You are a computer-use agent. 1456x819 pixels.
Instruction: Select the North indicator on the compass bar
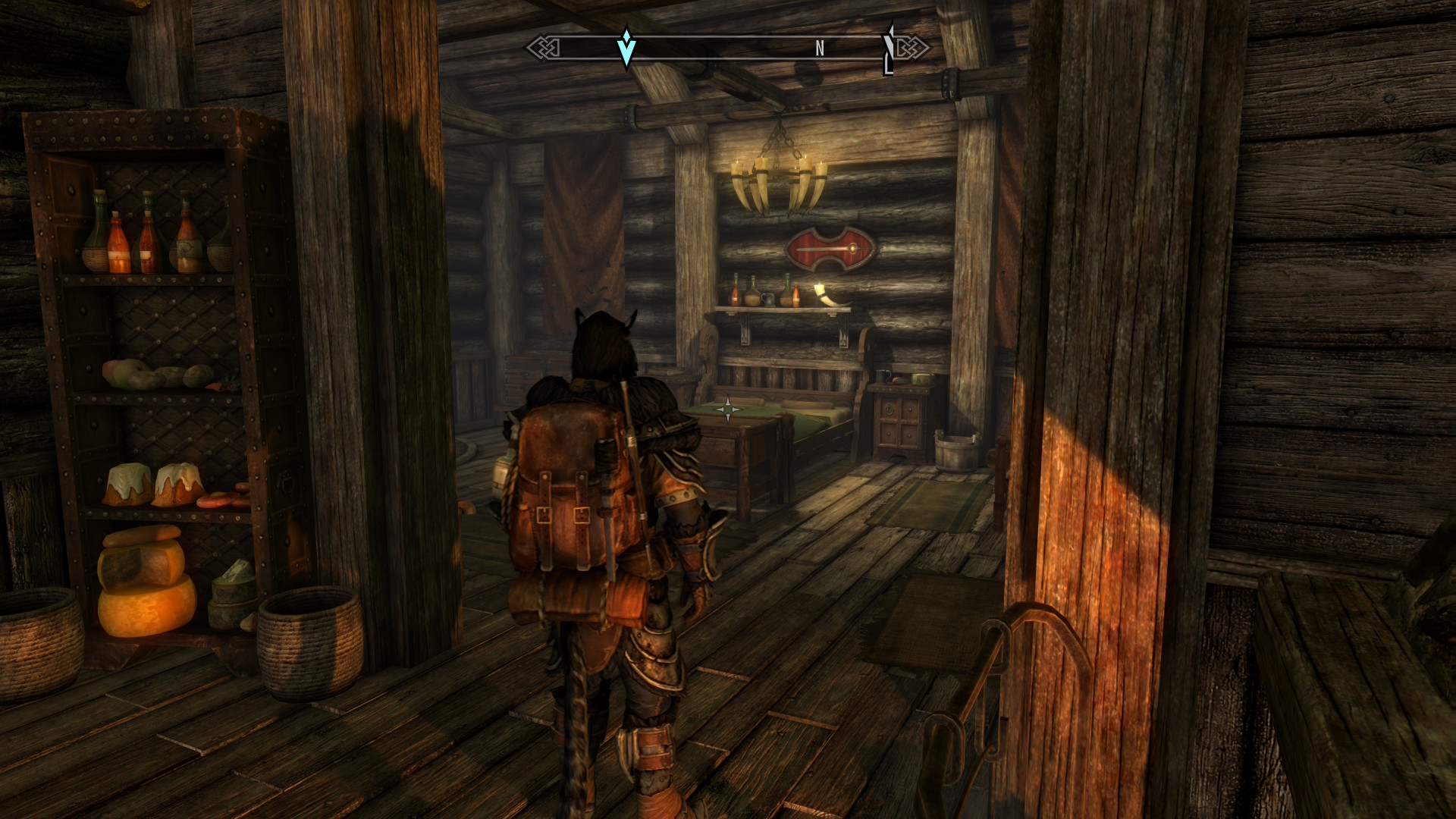[819, 49]
